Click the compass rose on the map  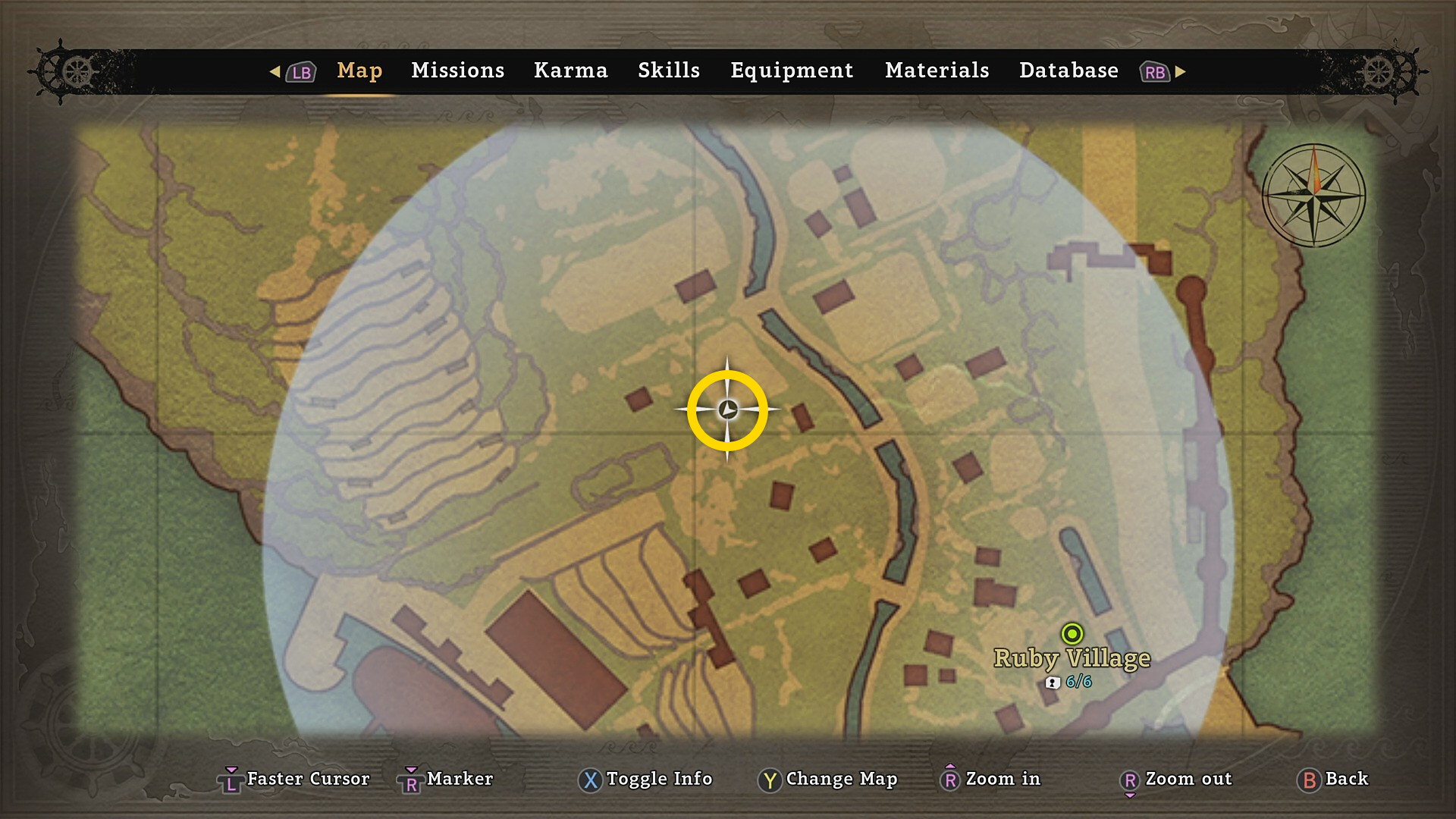point(1313,196)
